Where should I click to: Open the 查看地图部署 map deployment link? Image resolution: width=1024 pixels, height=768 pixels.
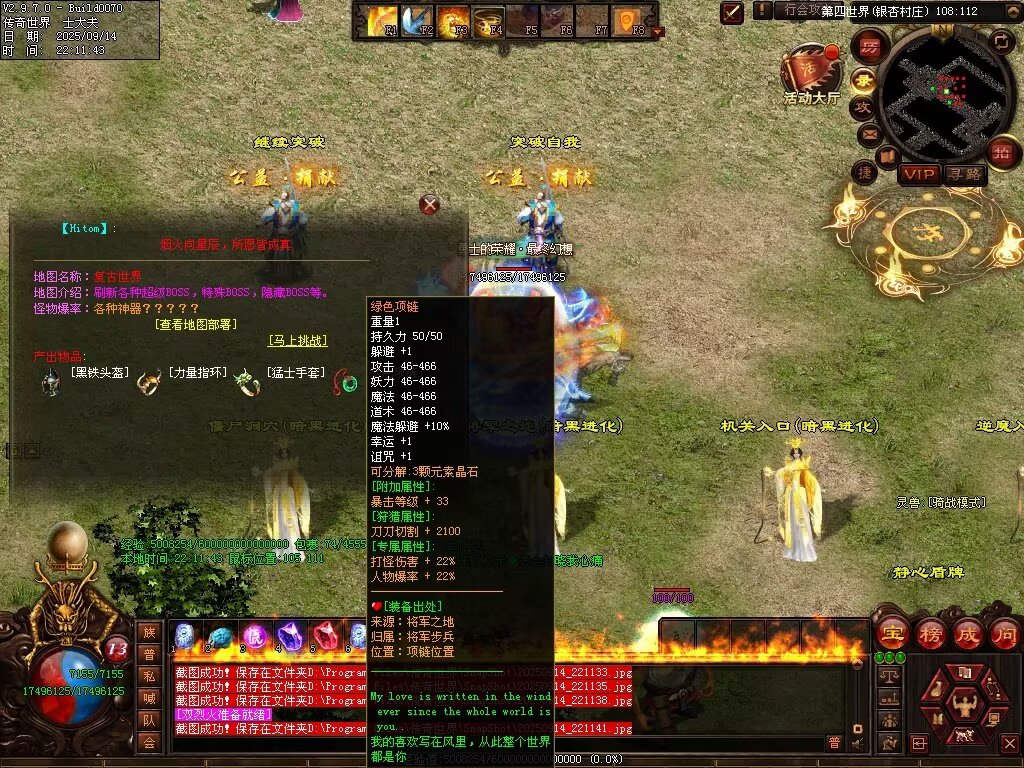196,324
